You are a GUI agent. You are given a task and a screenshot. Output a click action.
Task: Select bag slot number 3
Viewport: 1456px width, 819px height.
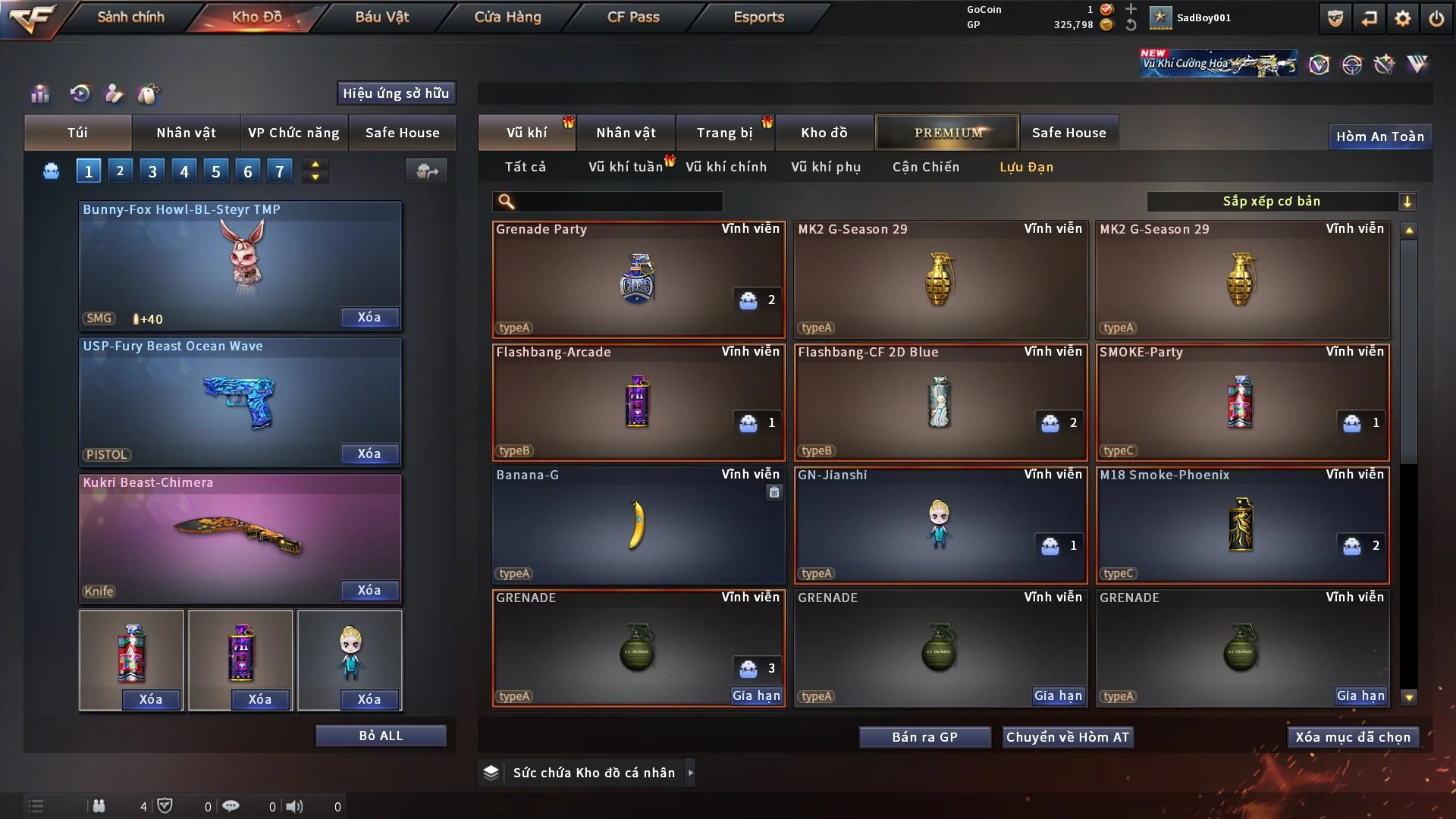coord(152,171)
